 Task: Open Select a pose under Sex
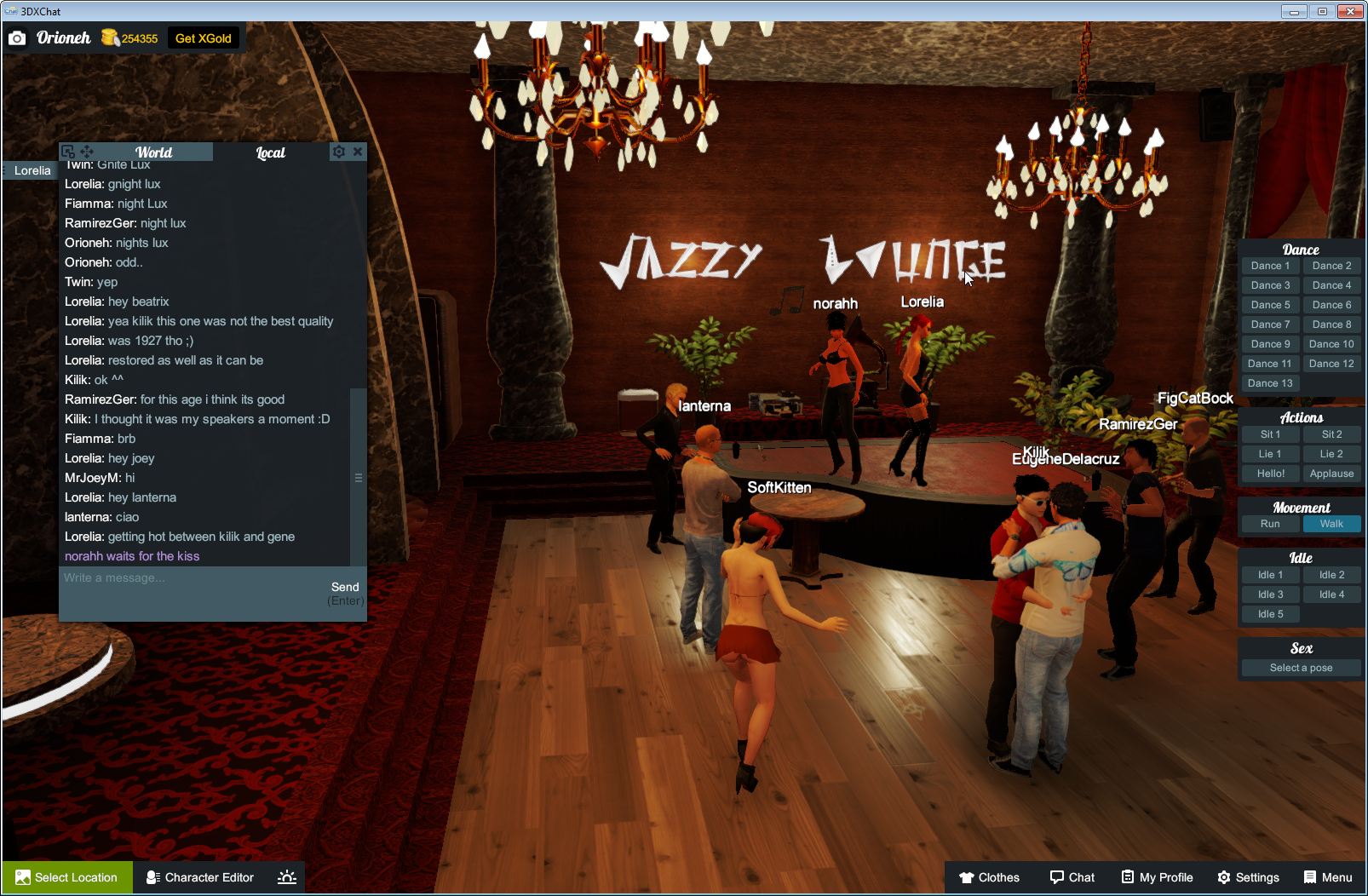1301,667
